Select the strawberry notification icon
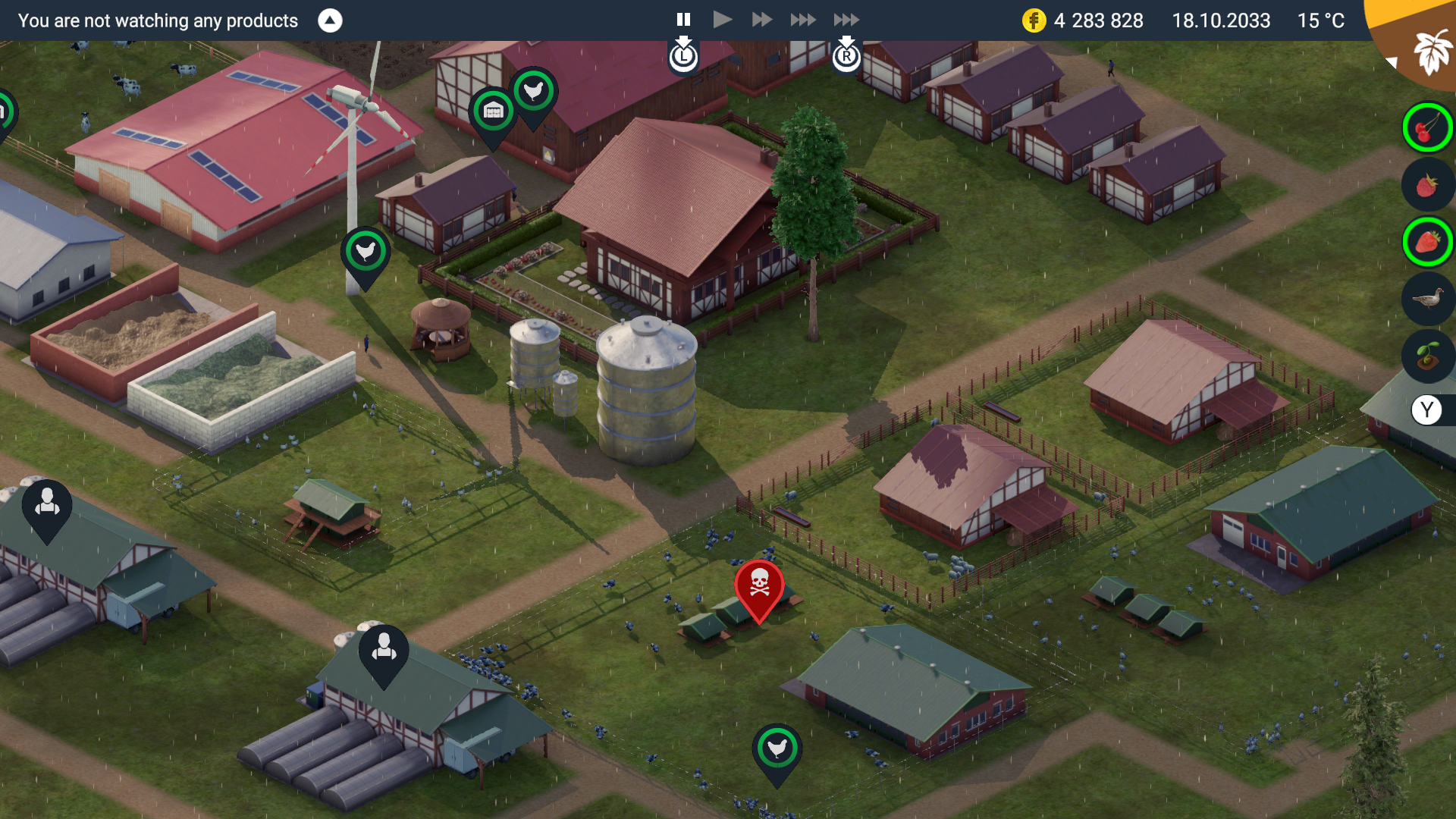The height and width of the screenshot is (819, 1456). coord(1427,242)
